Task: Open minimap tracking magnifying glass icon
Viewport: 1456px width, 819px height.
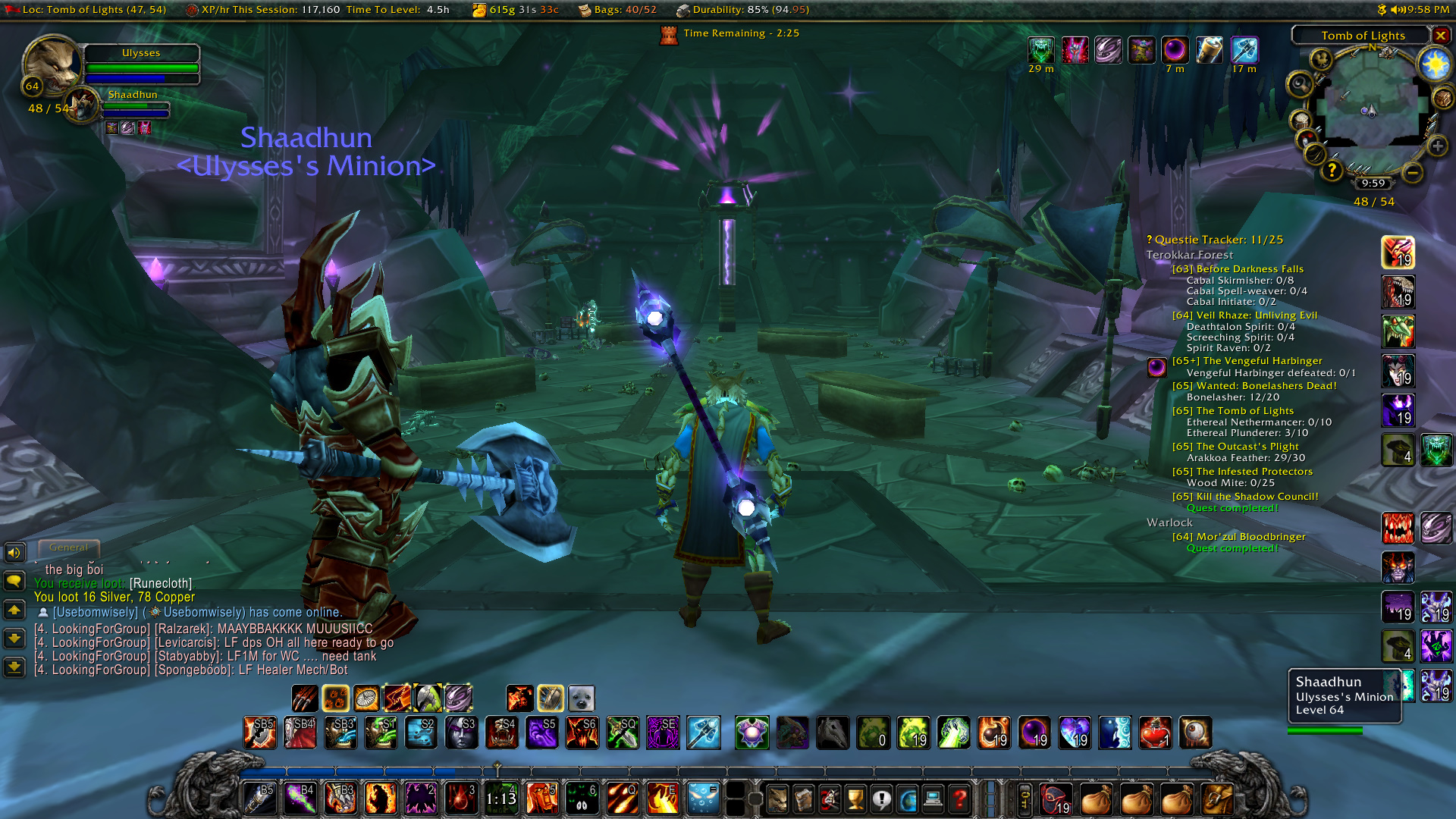Action: coord(1299,84)
